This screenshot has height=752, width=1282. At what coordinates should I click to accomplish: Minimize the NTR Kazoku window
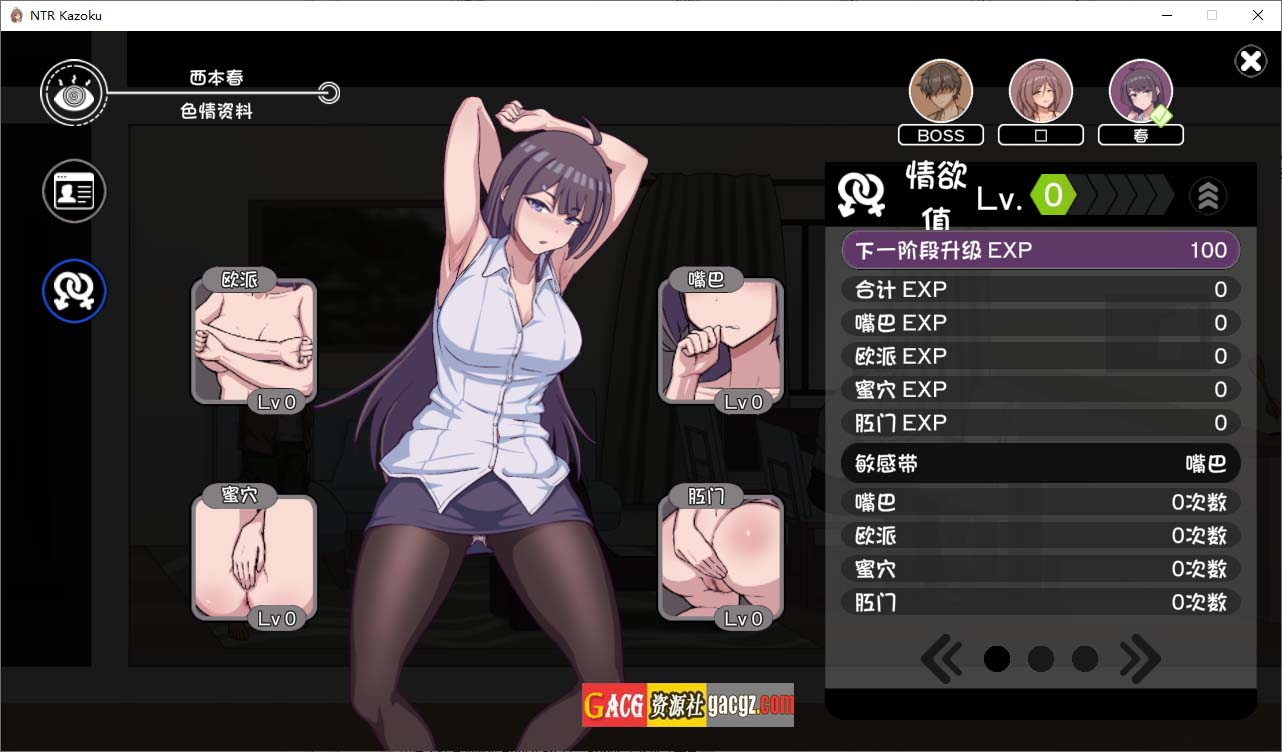[1166, 15]
